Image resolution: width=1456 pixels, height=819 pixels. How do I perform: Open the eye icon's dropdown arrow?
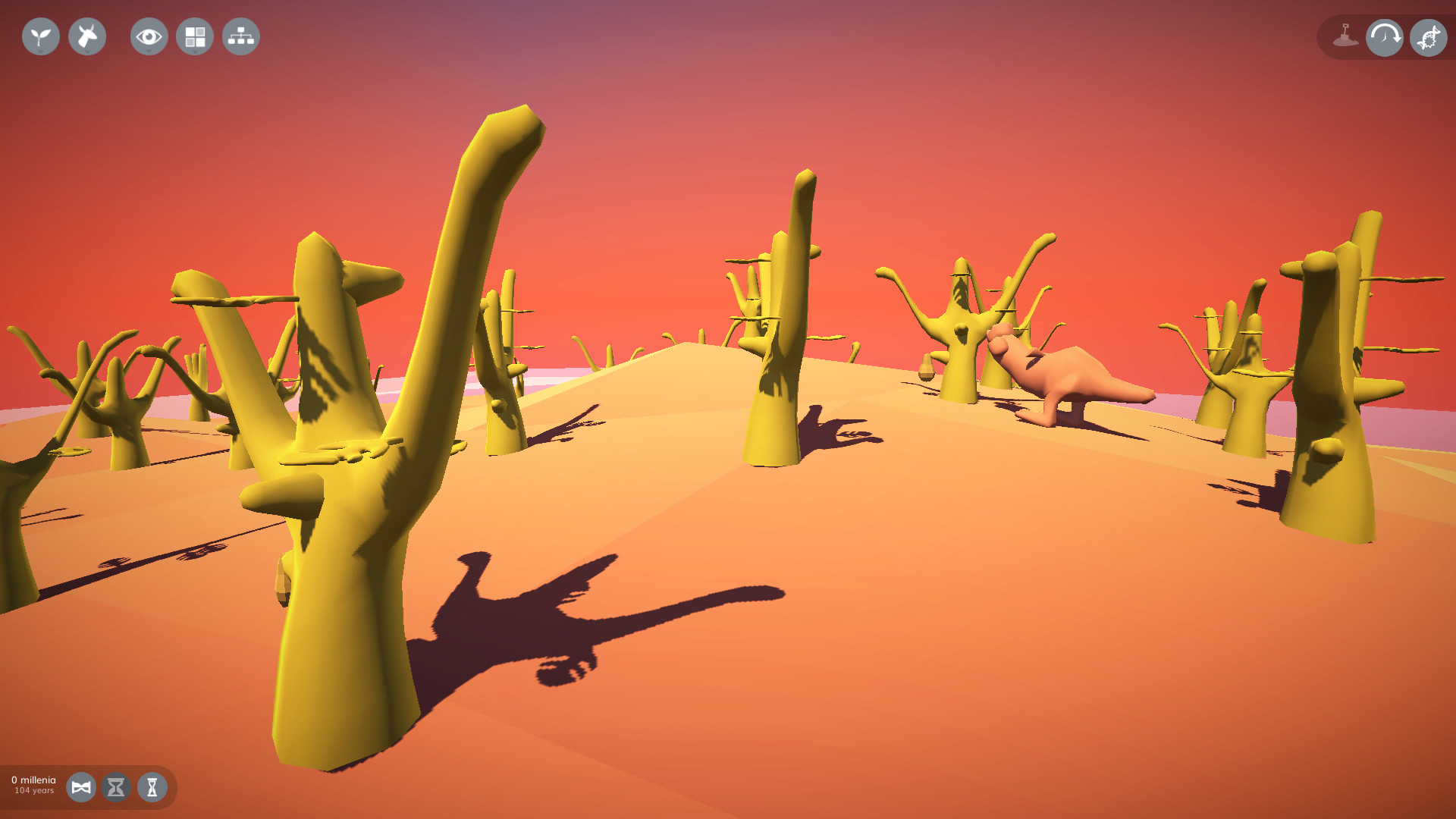[149, 52]
